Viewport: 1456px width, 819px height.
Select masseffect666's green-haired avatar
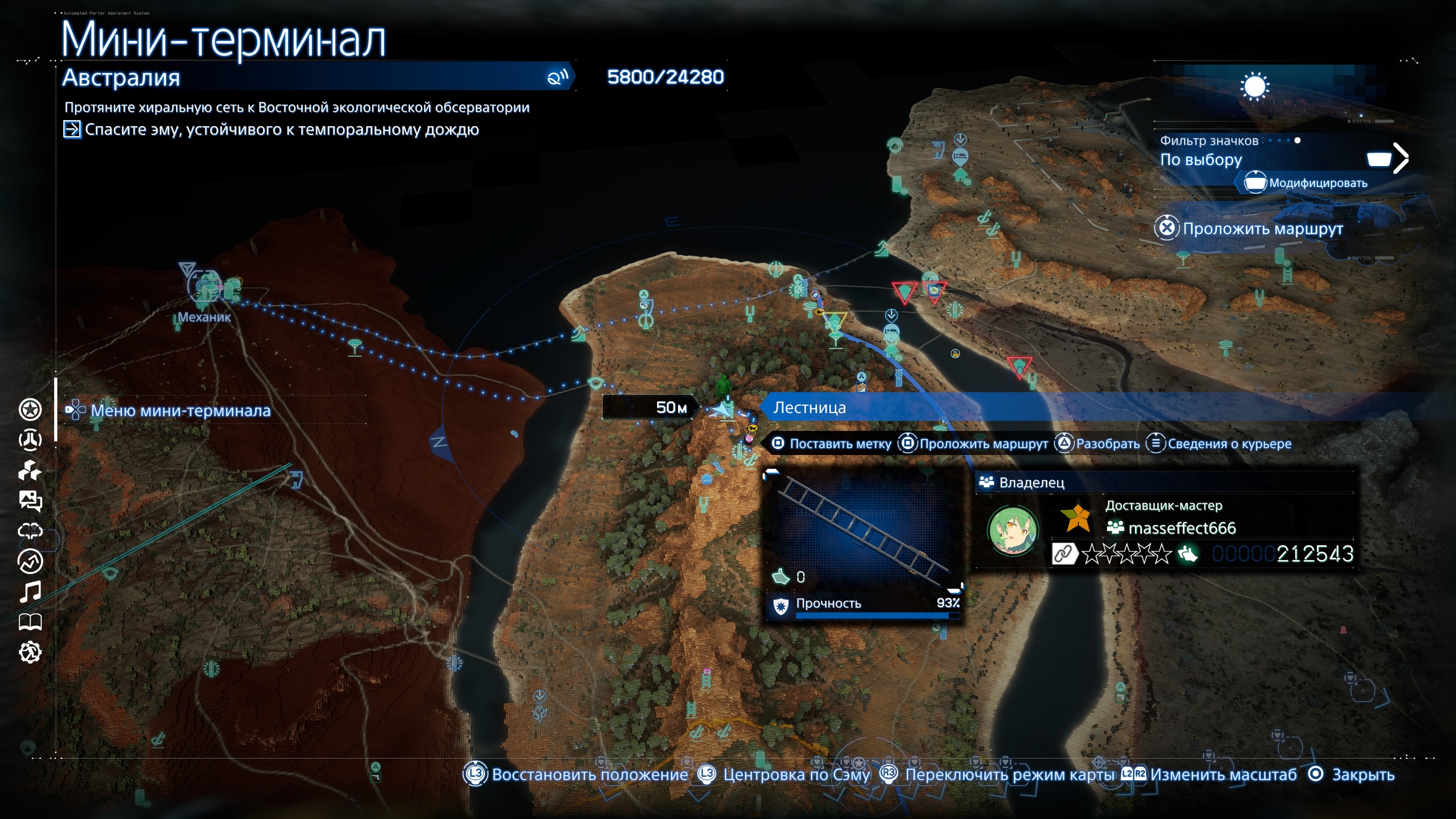coord(1012,531)
